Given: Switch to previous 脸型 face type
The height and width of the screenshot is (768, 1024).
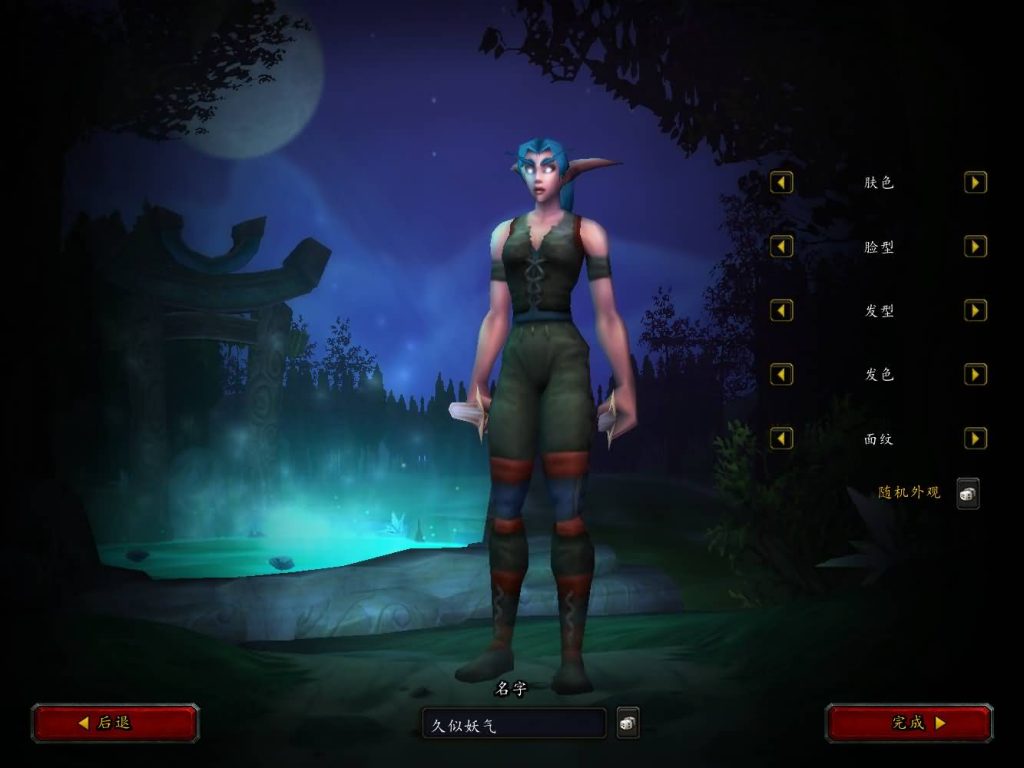Looking at the screenshot, I should click(x=782, y=247).
